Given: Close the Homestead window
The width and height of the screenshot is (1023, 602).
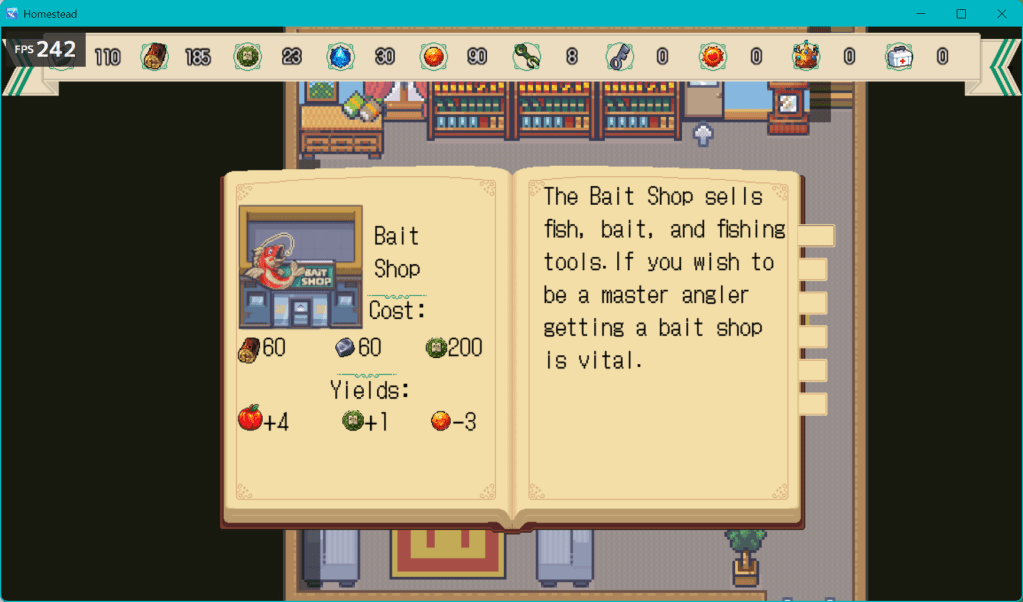Looking at the screenshot, I should (x=1000, y=13).
